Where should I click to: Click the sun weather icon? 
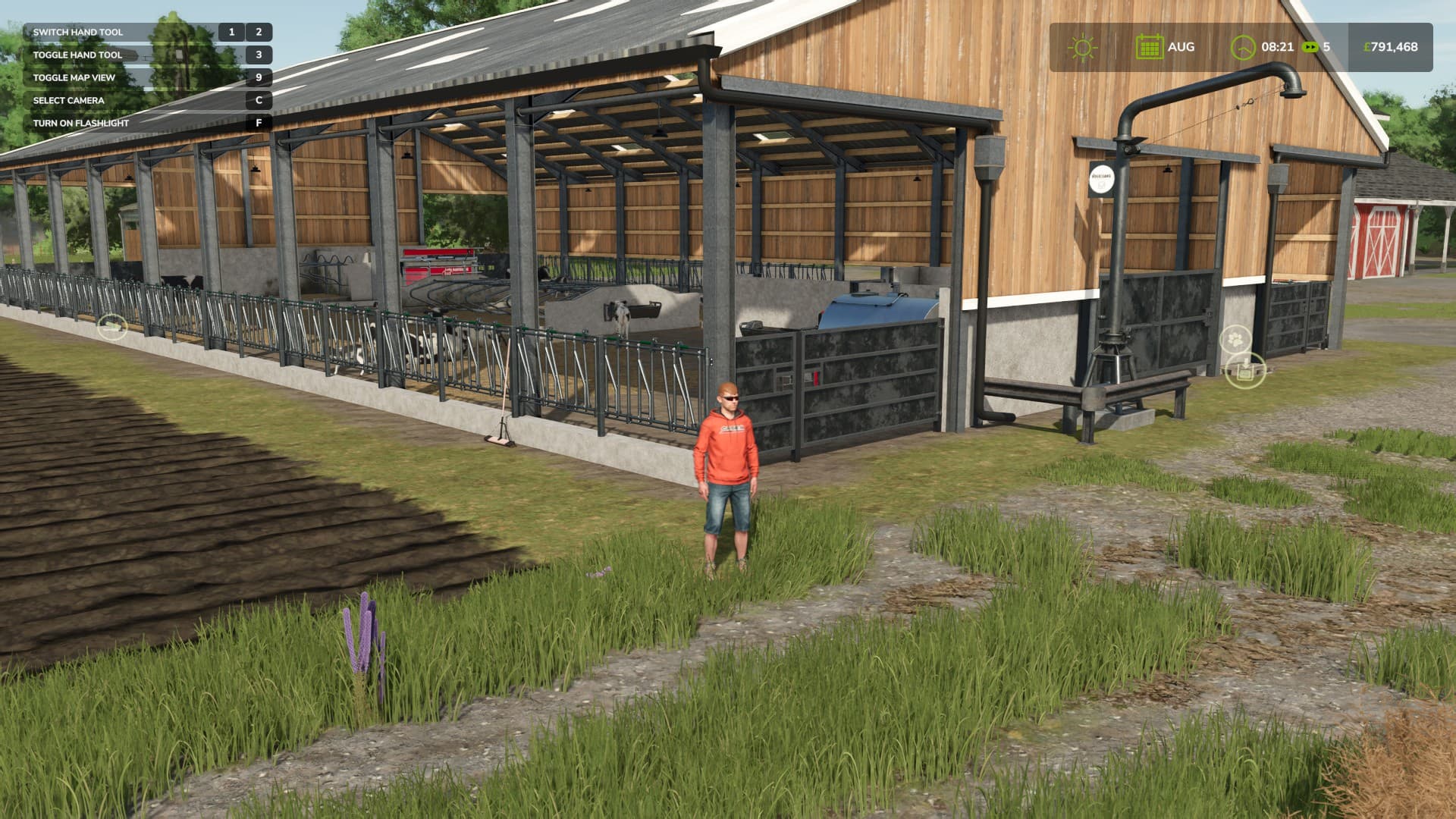point(1082,47)
